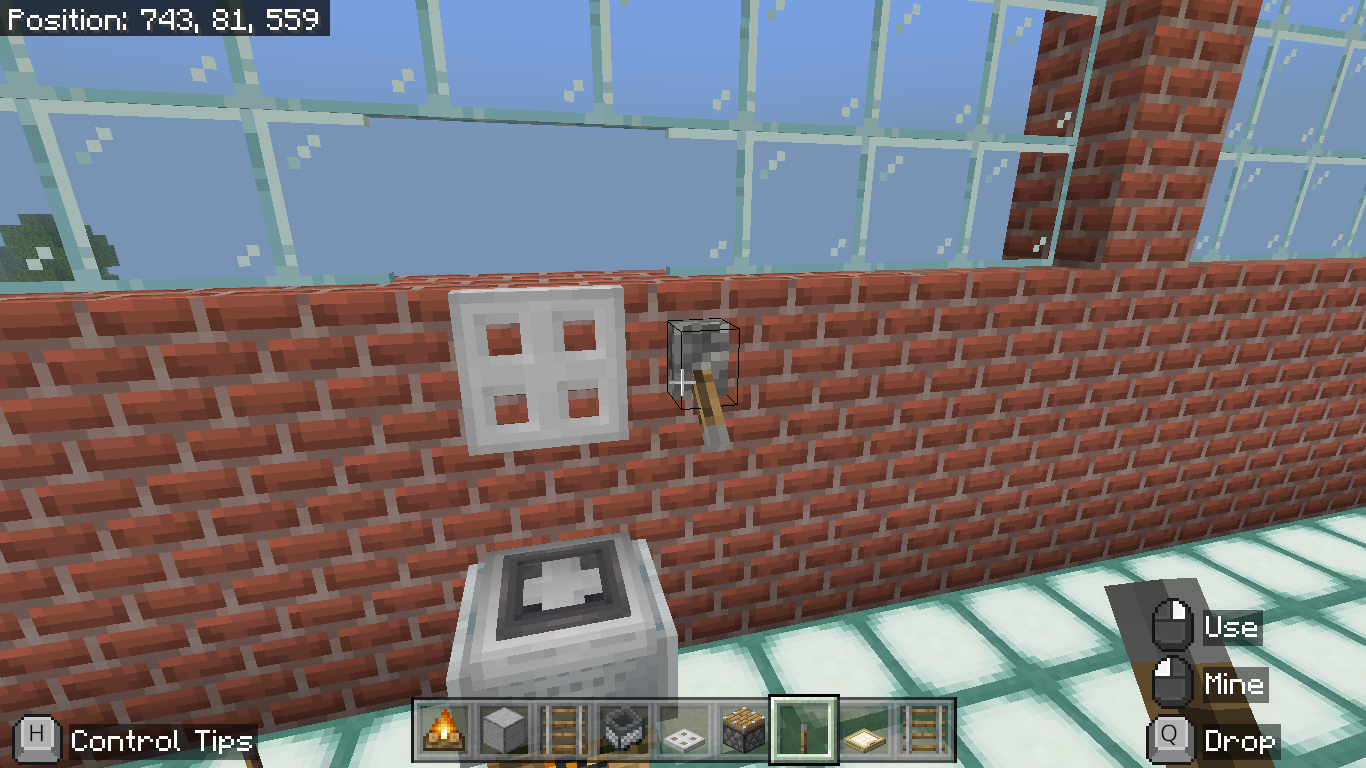Select the campfire in the hotbar

pos(443,729)
